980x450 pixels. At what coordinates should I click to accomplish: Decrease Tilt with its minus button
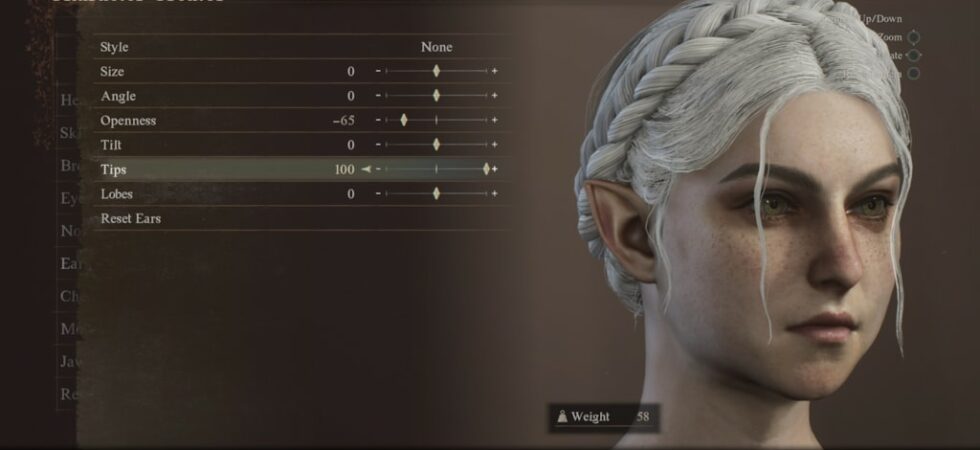(378, 145)
